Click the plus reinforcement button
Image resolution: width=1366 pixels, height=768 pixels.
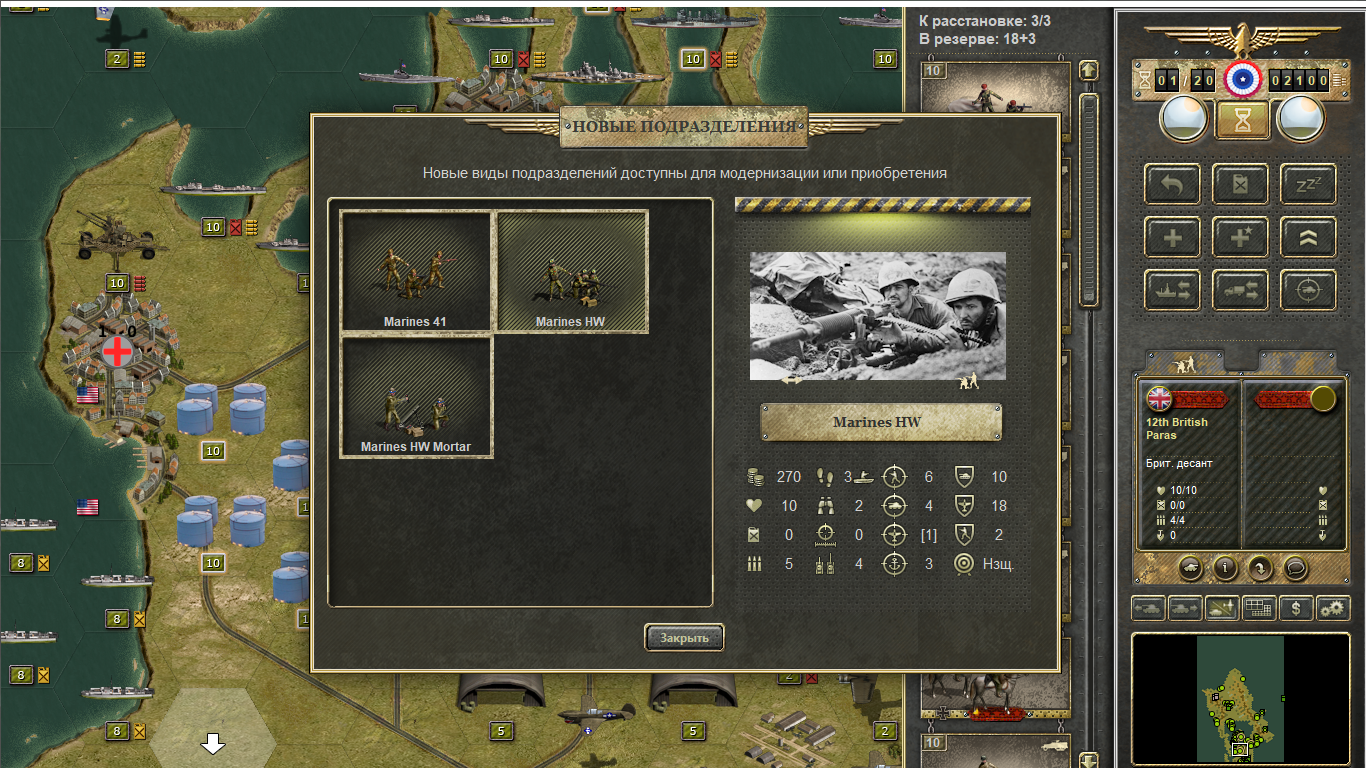(1172, 237)
